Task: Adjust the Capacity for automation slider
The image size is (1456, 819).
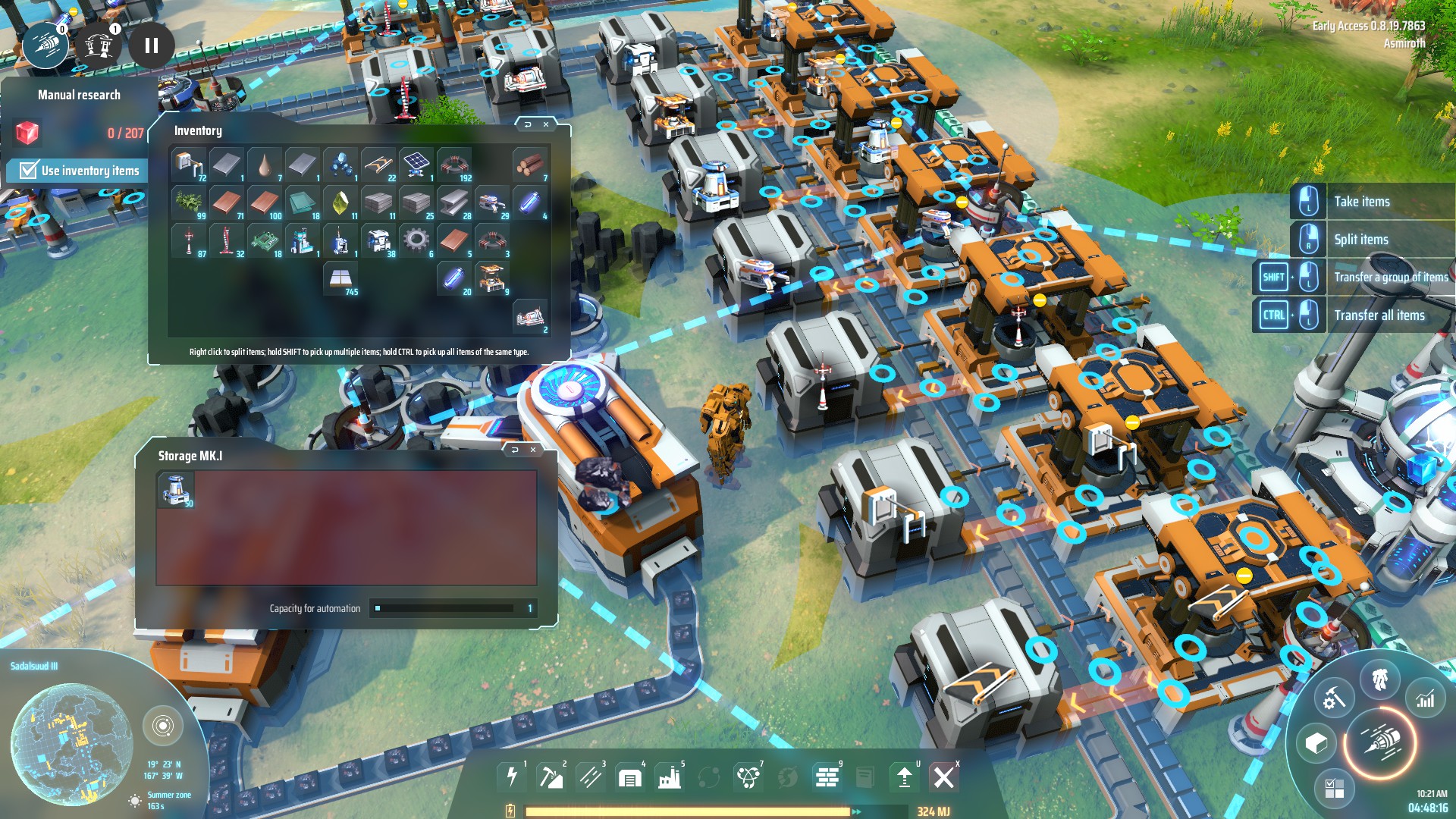Action: pyautogui.click(x=445, y=608)
